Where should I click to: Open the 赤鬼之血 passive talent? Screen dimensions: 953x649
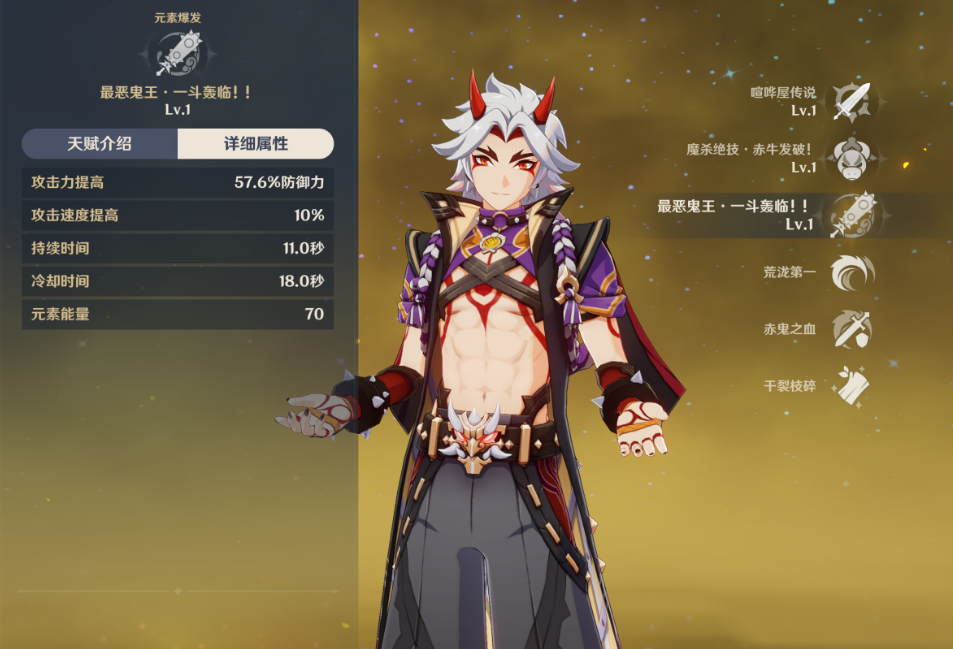coord(851,329)
